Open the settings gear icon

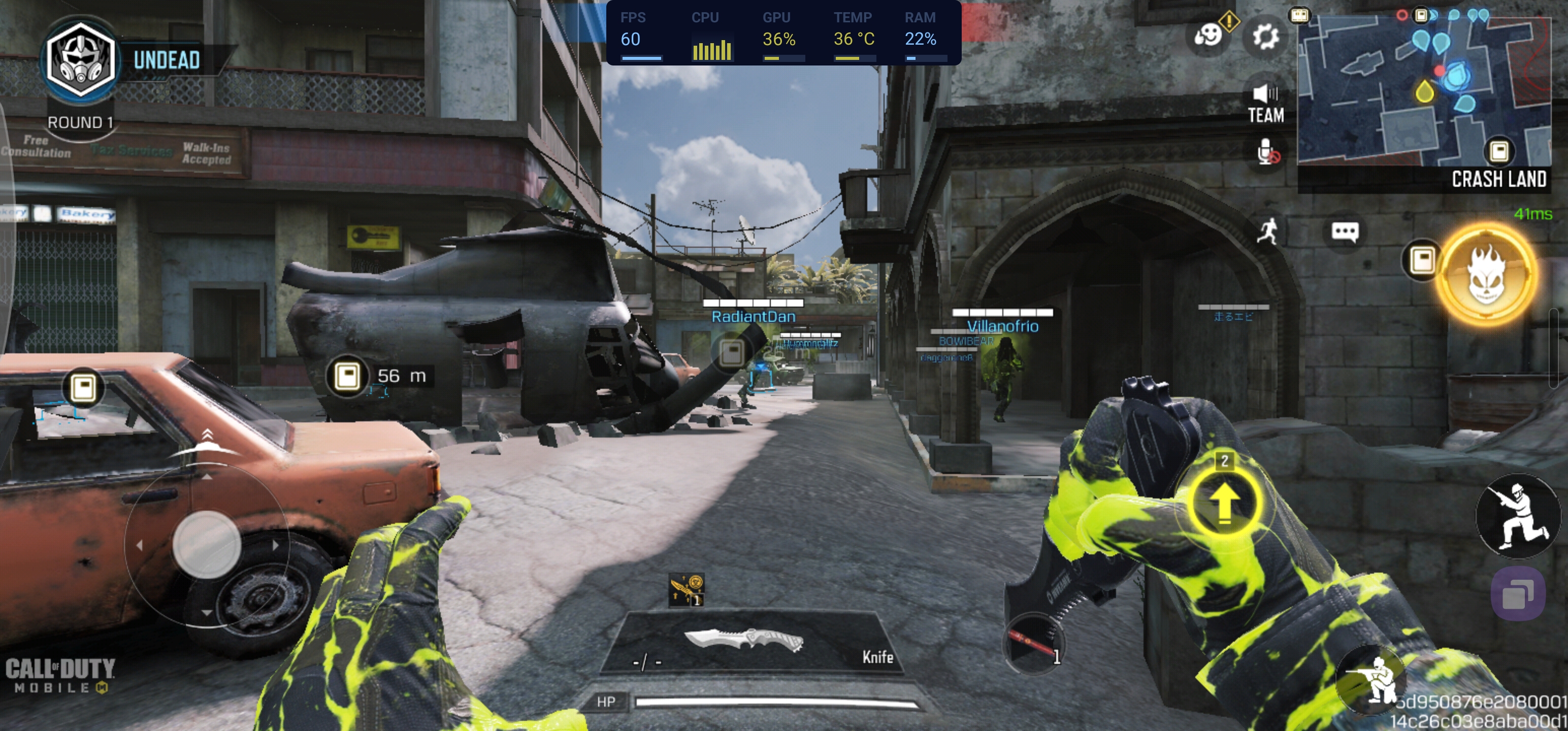coord(1265,37)
